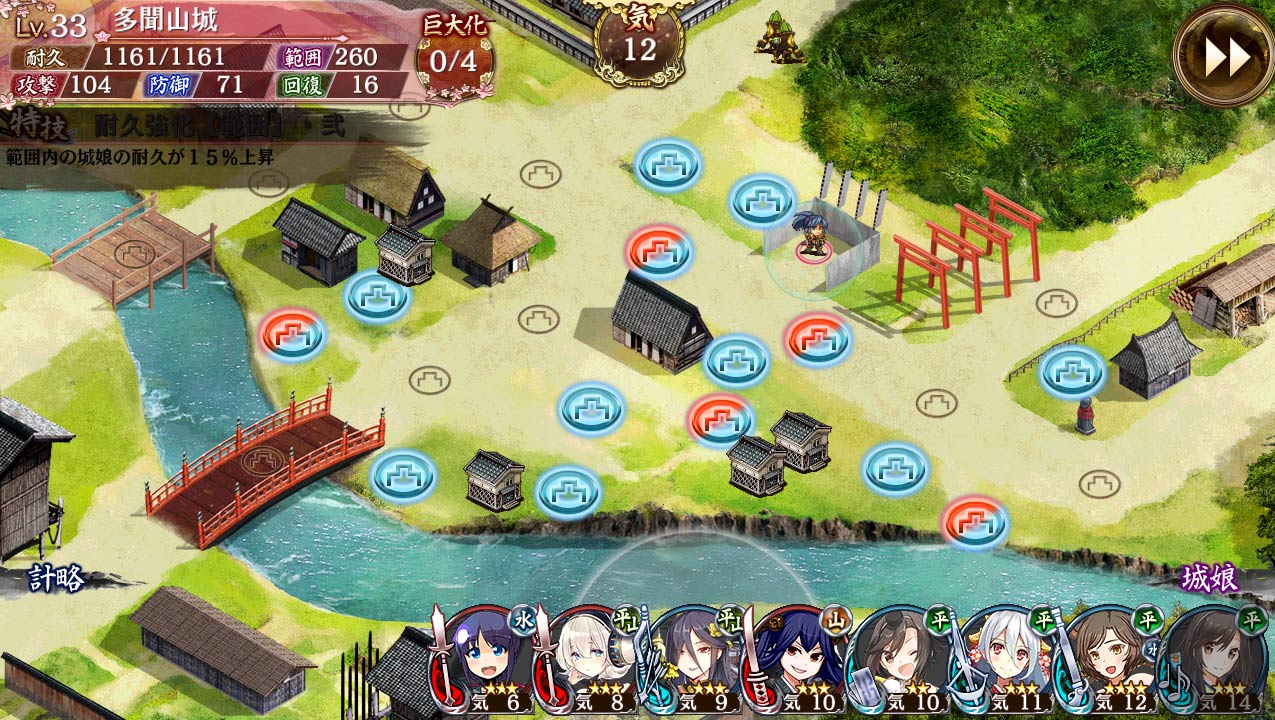Choose the cost 11 silver-haired castle girl

(1007, 658)
